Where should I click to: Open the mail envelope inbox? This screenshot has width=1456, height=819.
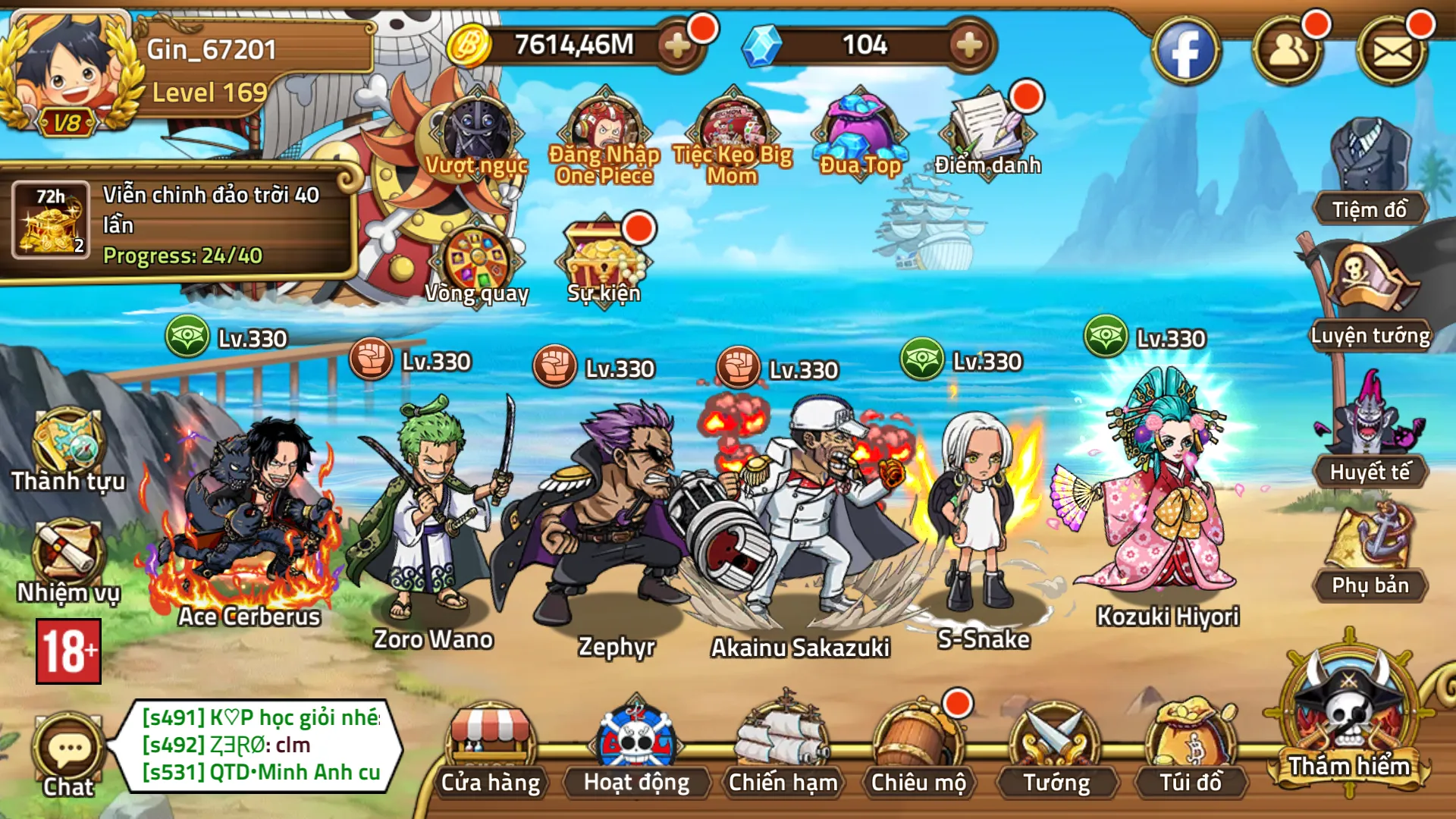coord(1392,52)
